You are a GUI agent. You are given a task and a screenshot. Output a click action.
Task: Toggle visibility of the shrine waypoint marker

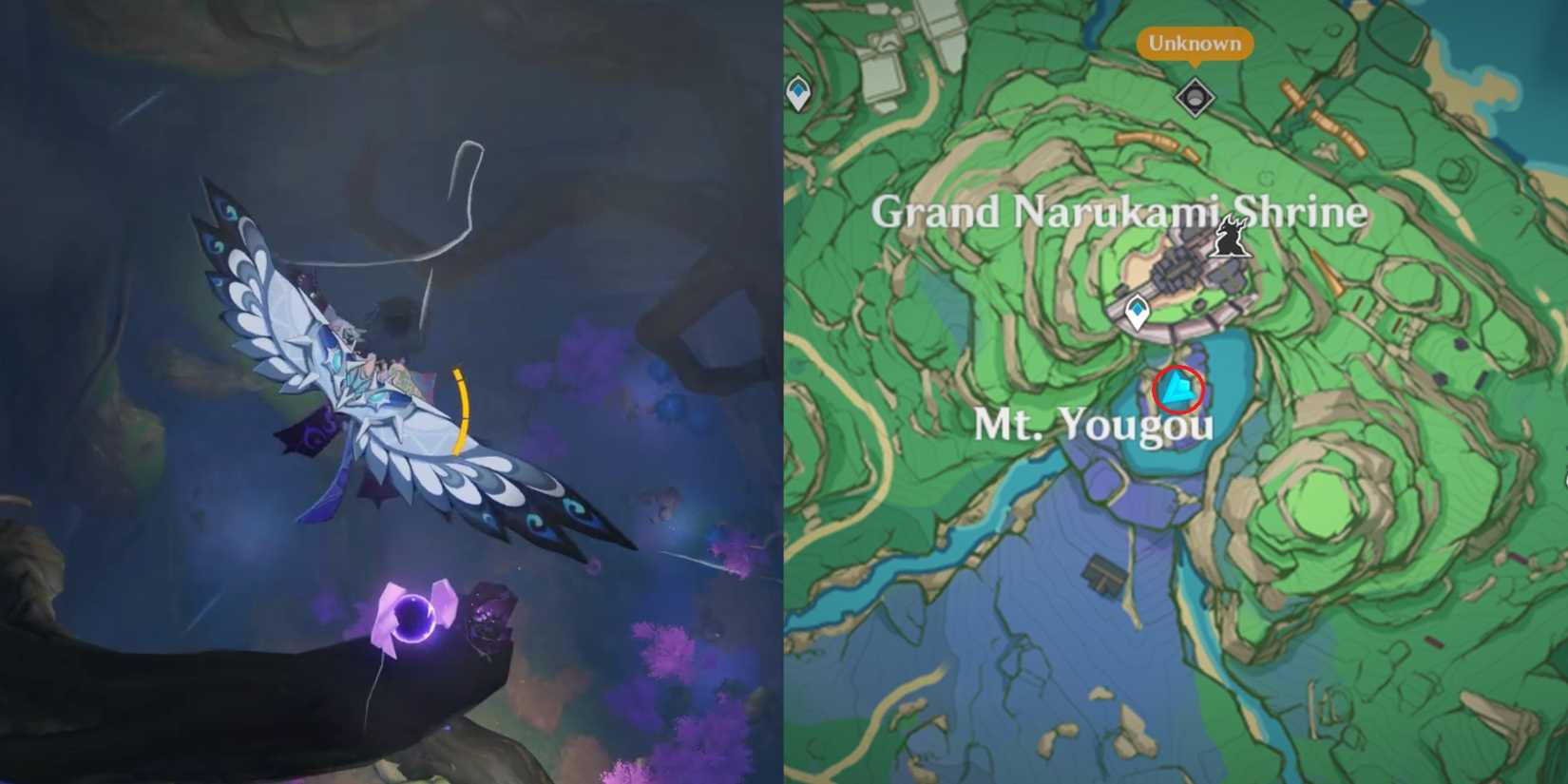click(1137, 312)
